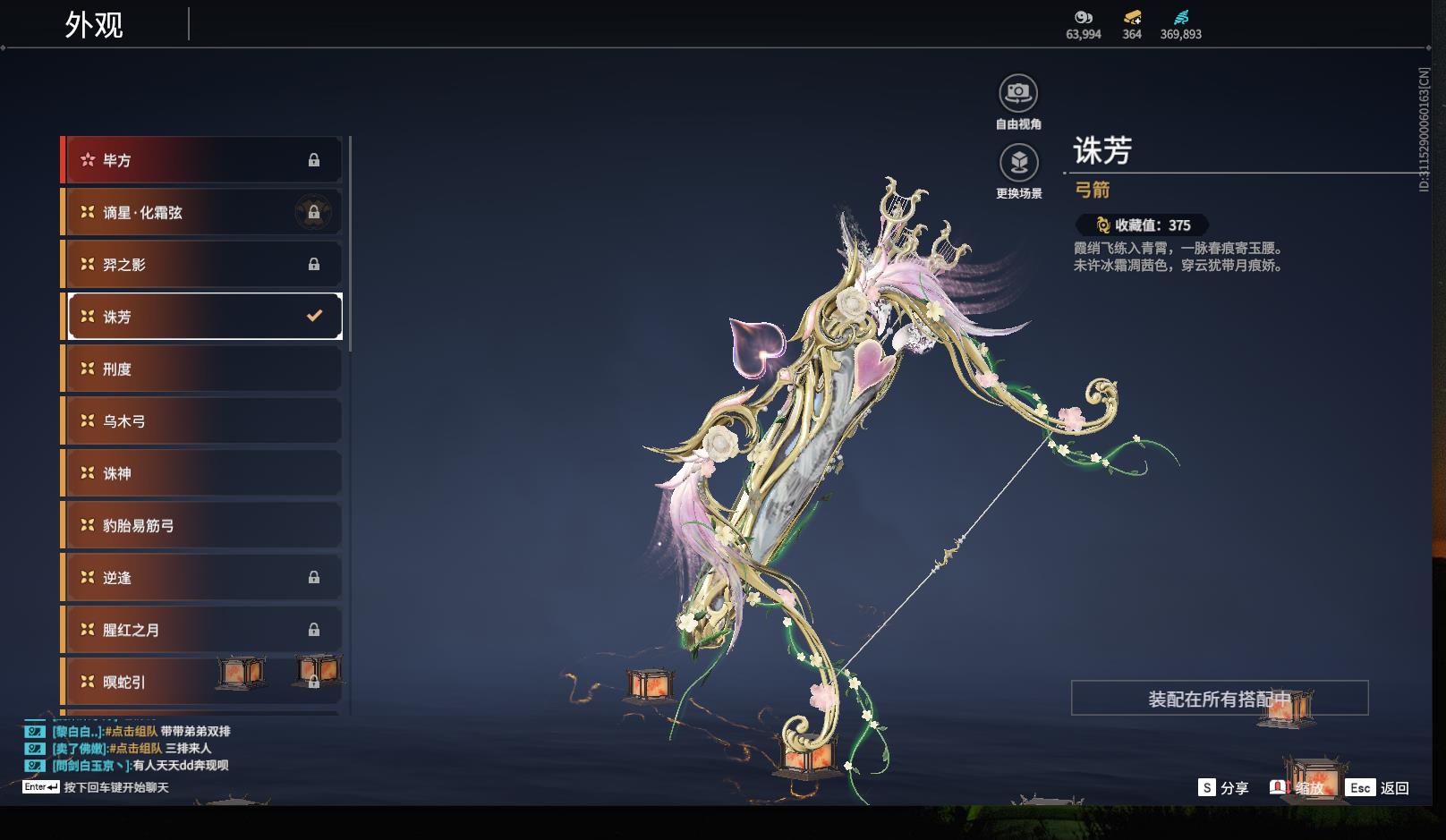The width and height of the screenshot is (1446, 840).
Task: Click 装配在所有搭配中 equip button
Action: [1219, 698]
